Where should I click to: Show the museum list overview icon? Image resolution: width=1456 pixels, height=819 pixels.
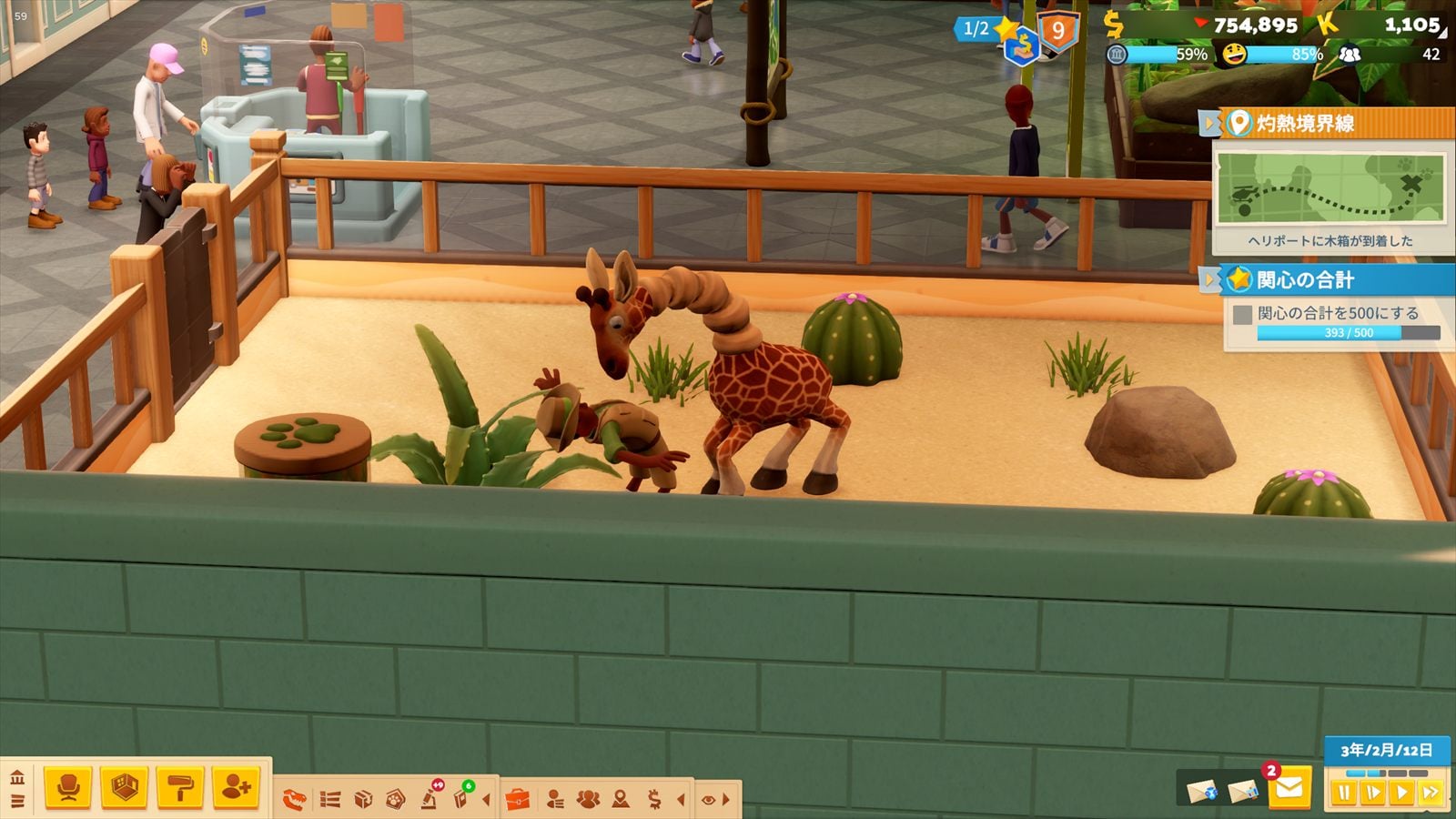(x=330, y=800)
